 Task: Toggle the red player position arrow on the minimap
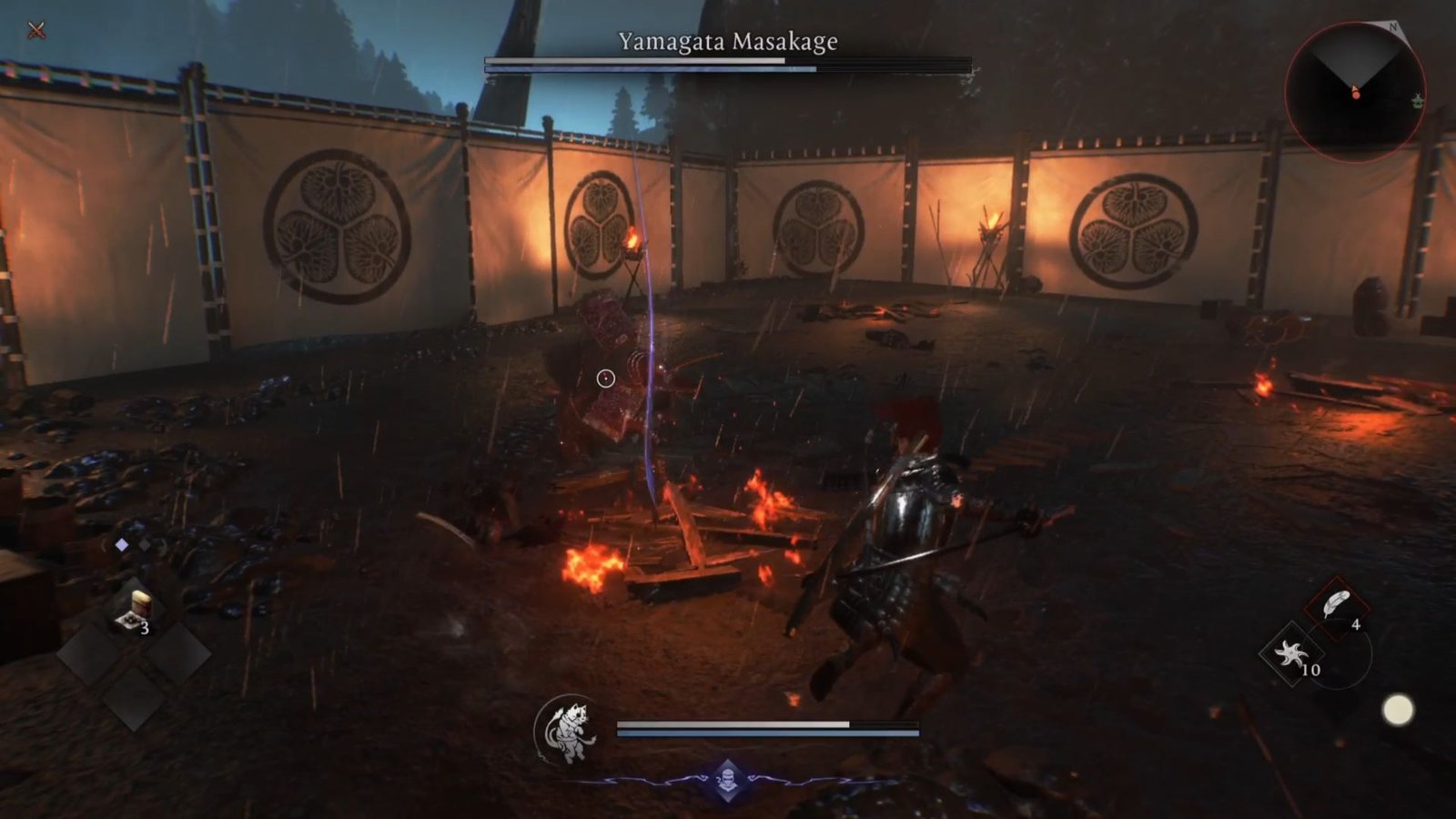click(x=1355, y=94)
